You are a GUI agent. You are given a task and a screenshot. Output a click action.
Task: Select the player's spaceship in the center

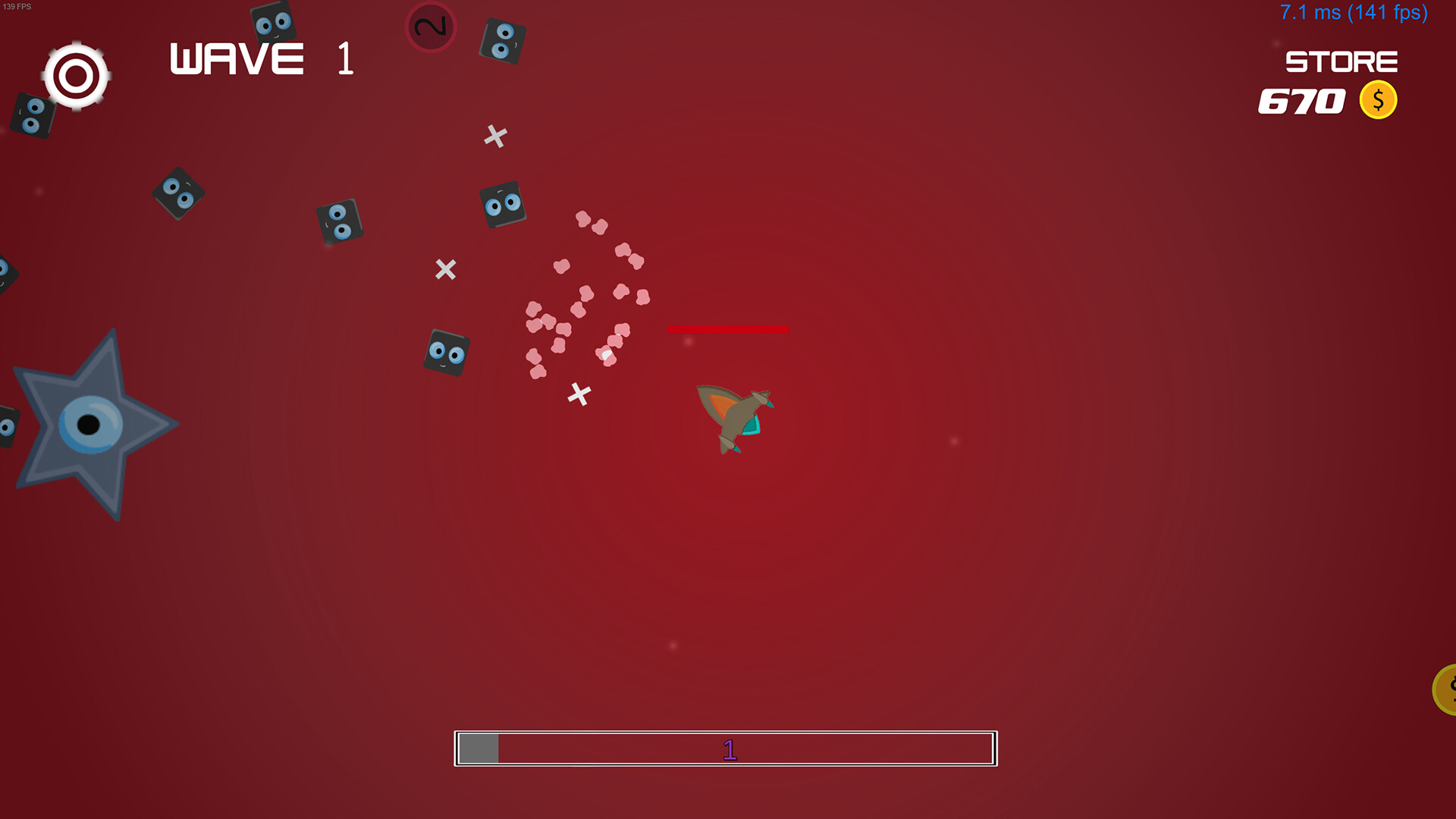[734, 419]
